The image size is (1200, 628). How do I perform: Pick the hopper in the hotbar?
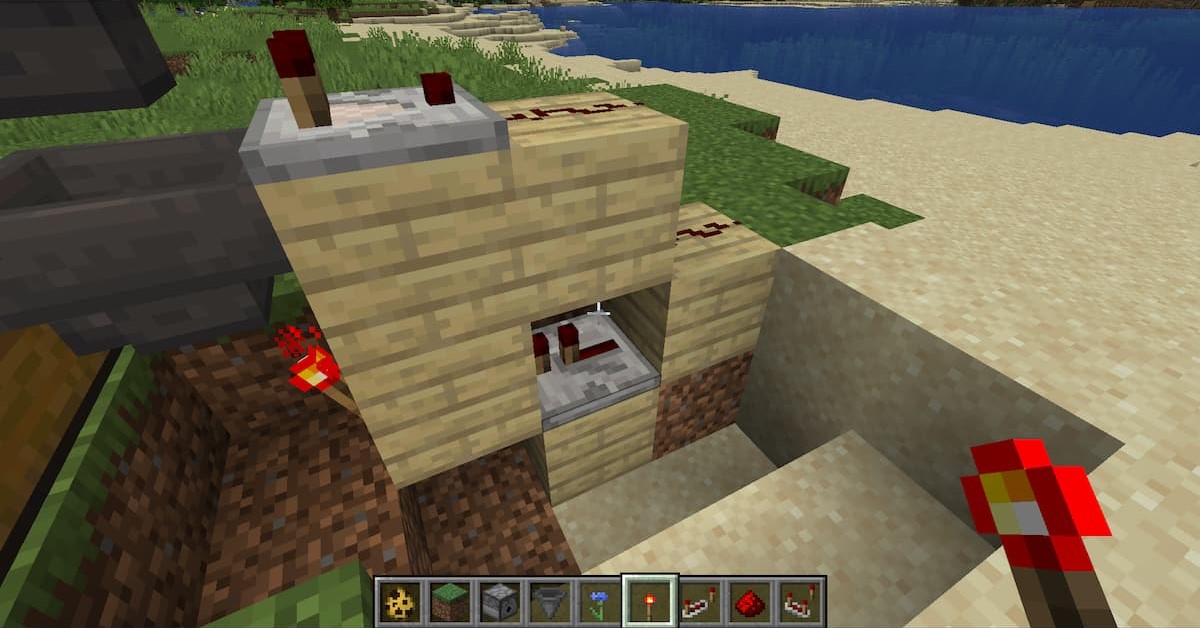550,602
